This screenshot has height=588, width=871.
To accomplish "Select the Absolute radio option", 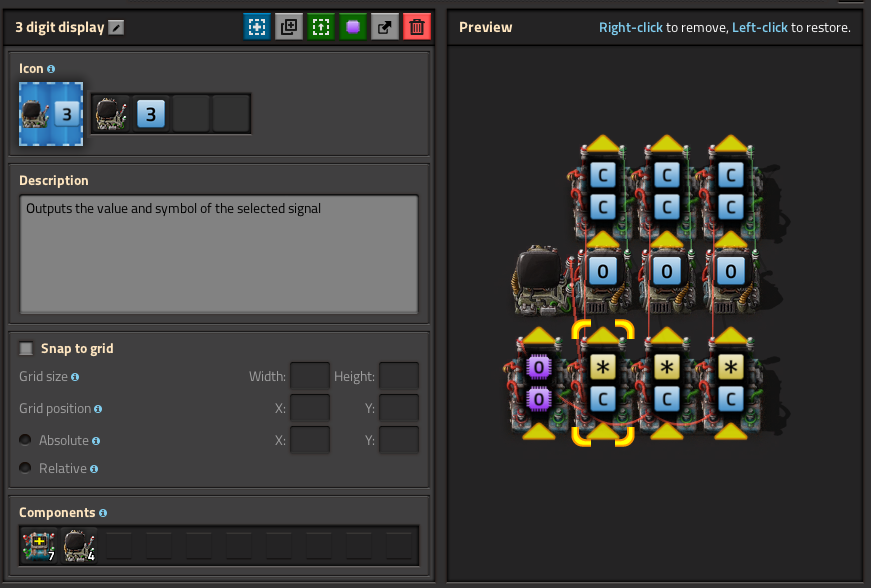I will [25, 440].
